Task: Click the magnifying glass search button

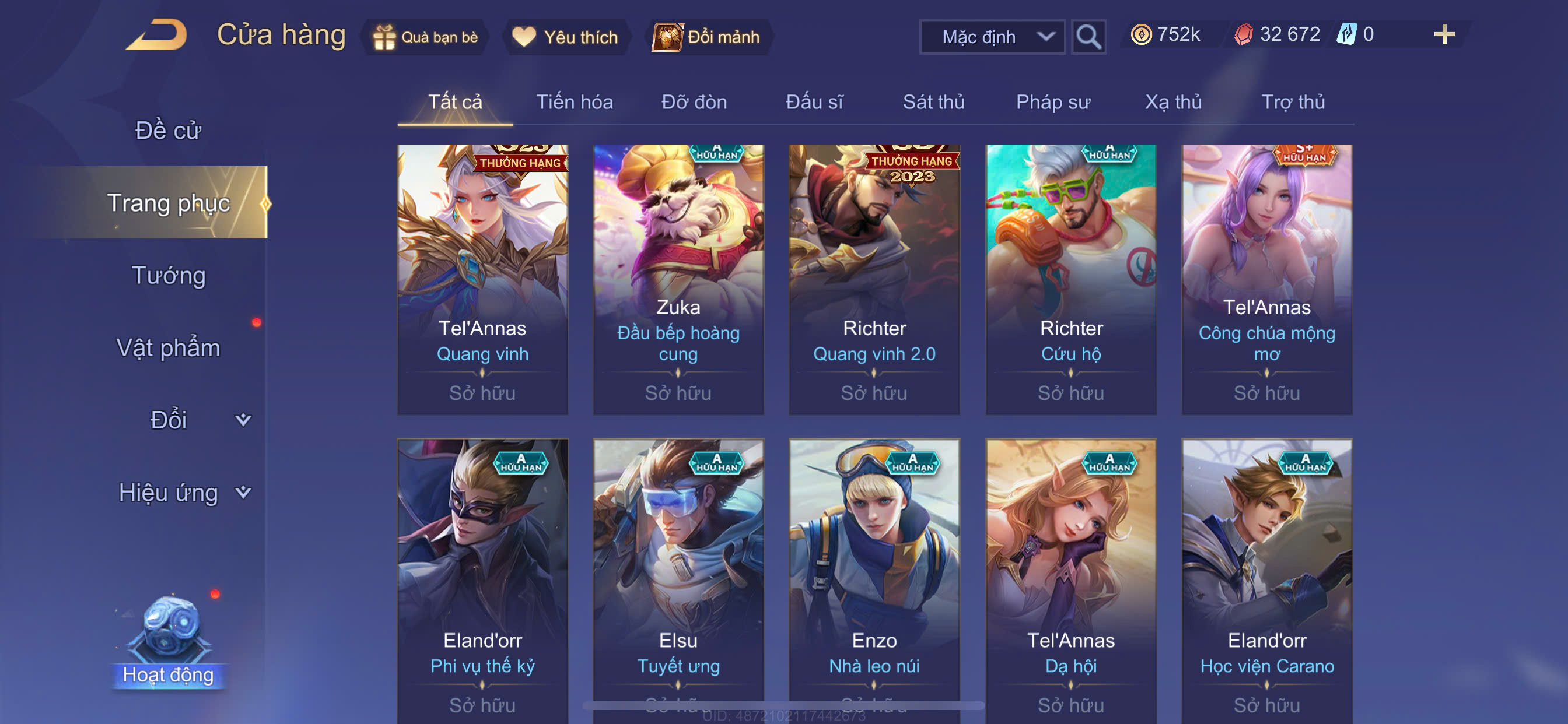Action: (x=1088, y=37)
